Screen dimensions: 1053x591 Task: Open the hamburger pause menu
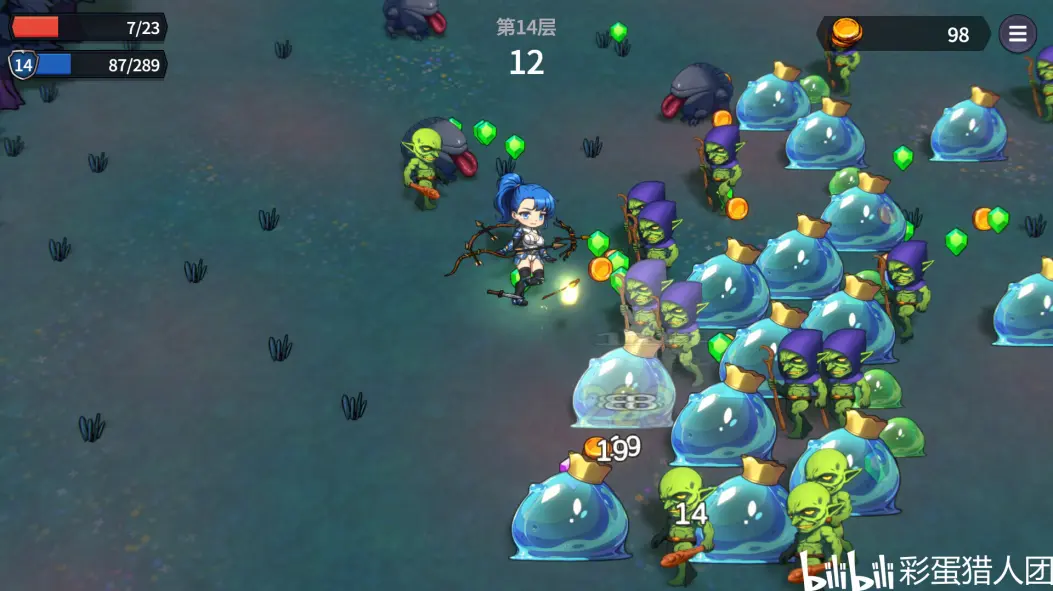coord(1017,34)
